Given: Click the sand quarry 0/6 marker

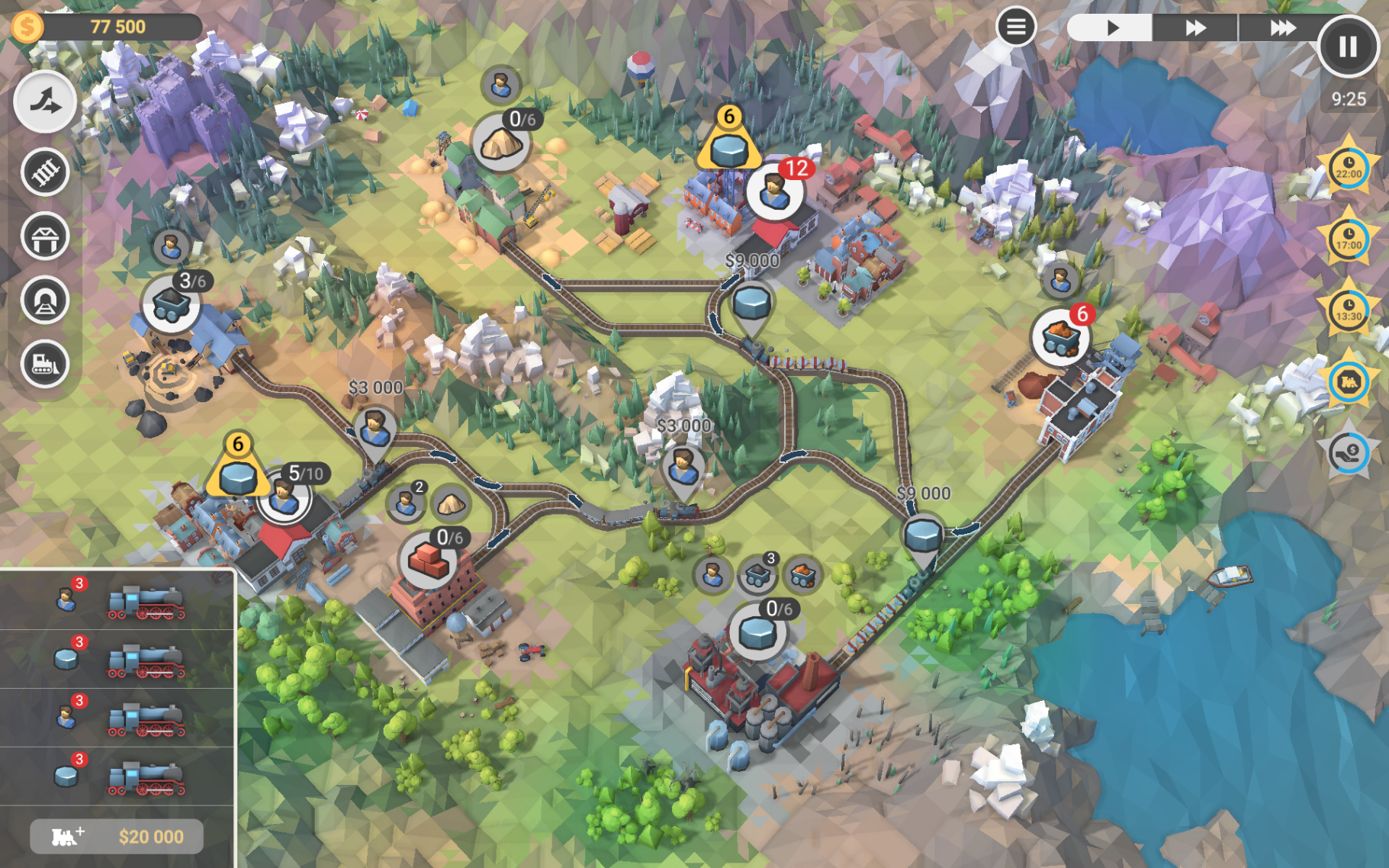Looking at the screenshot, I should coord(500,142).
